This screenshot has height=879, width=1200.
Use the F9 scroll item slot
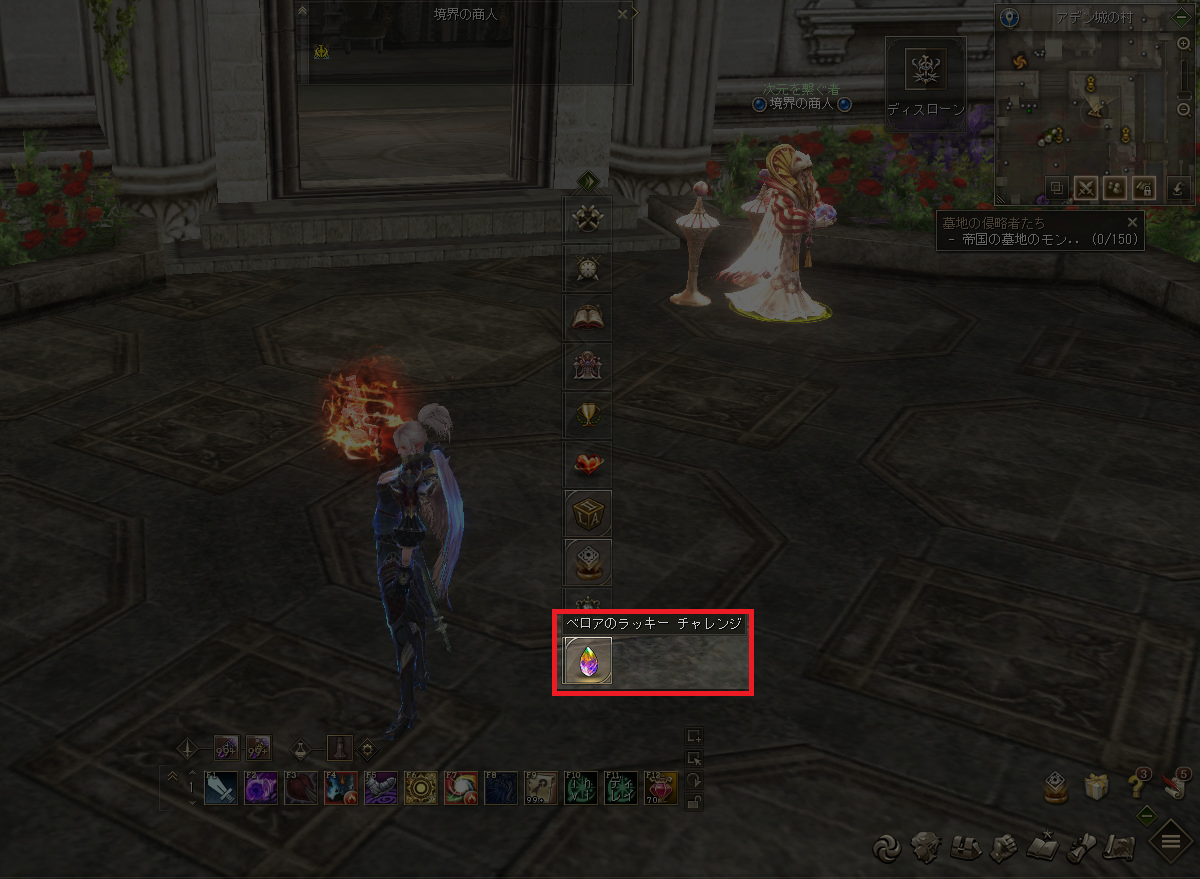pos(541,788)
